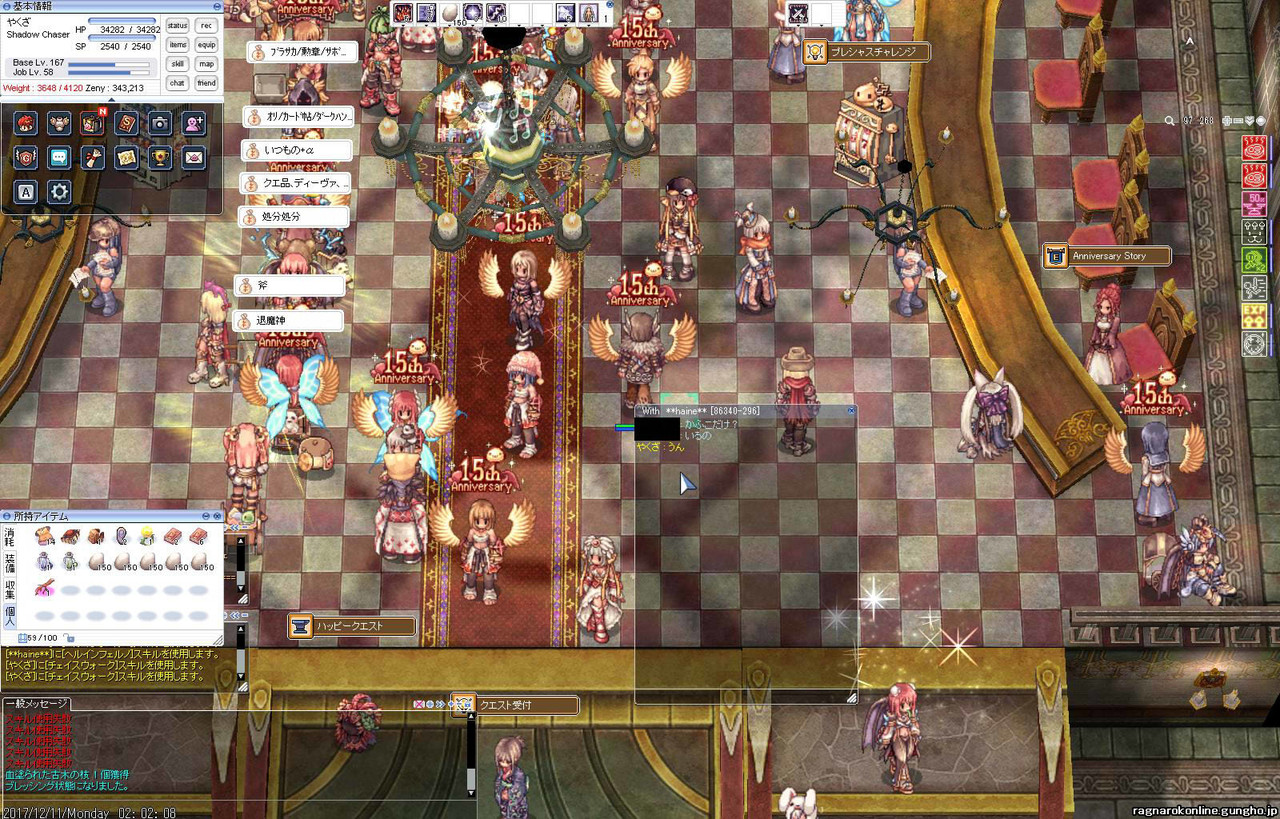This screenshot has height=819, width=1280.
Task: Open the settings gear icon
Action: 59,191
